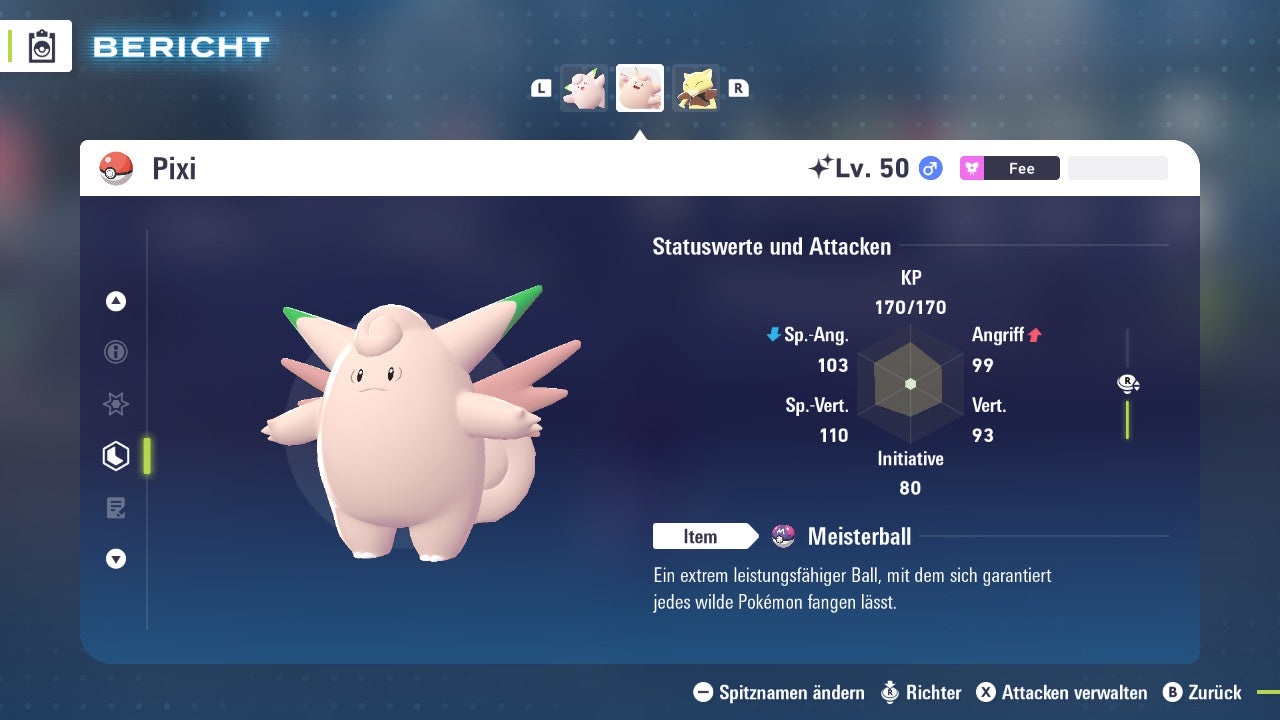Switch to the Abra party tab

coord(697,87)
